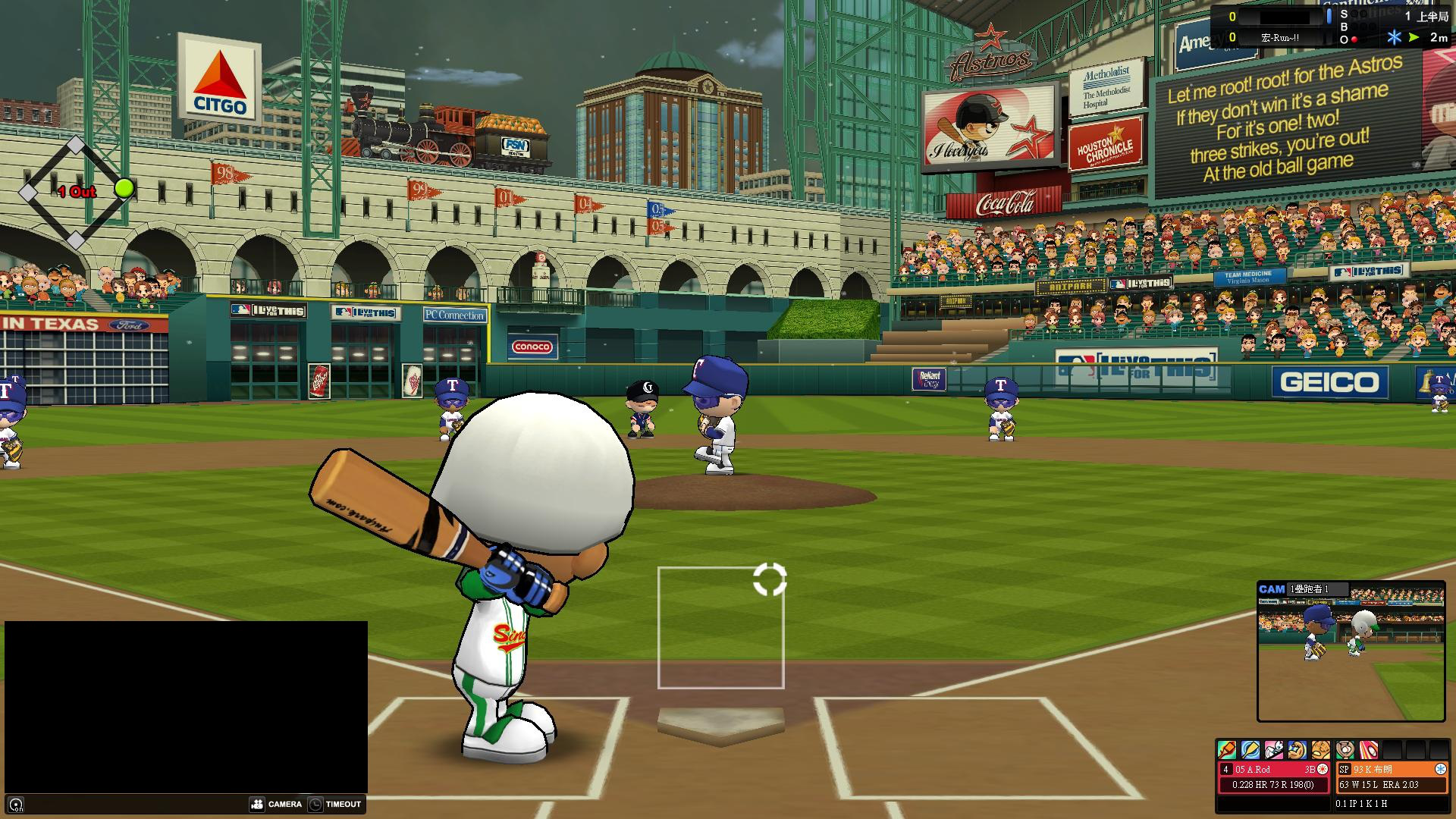The width and height of the screenshot is (1456, 819).
Task: Call a TIMEOUT
Action: [335, 804]
